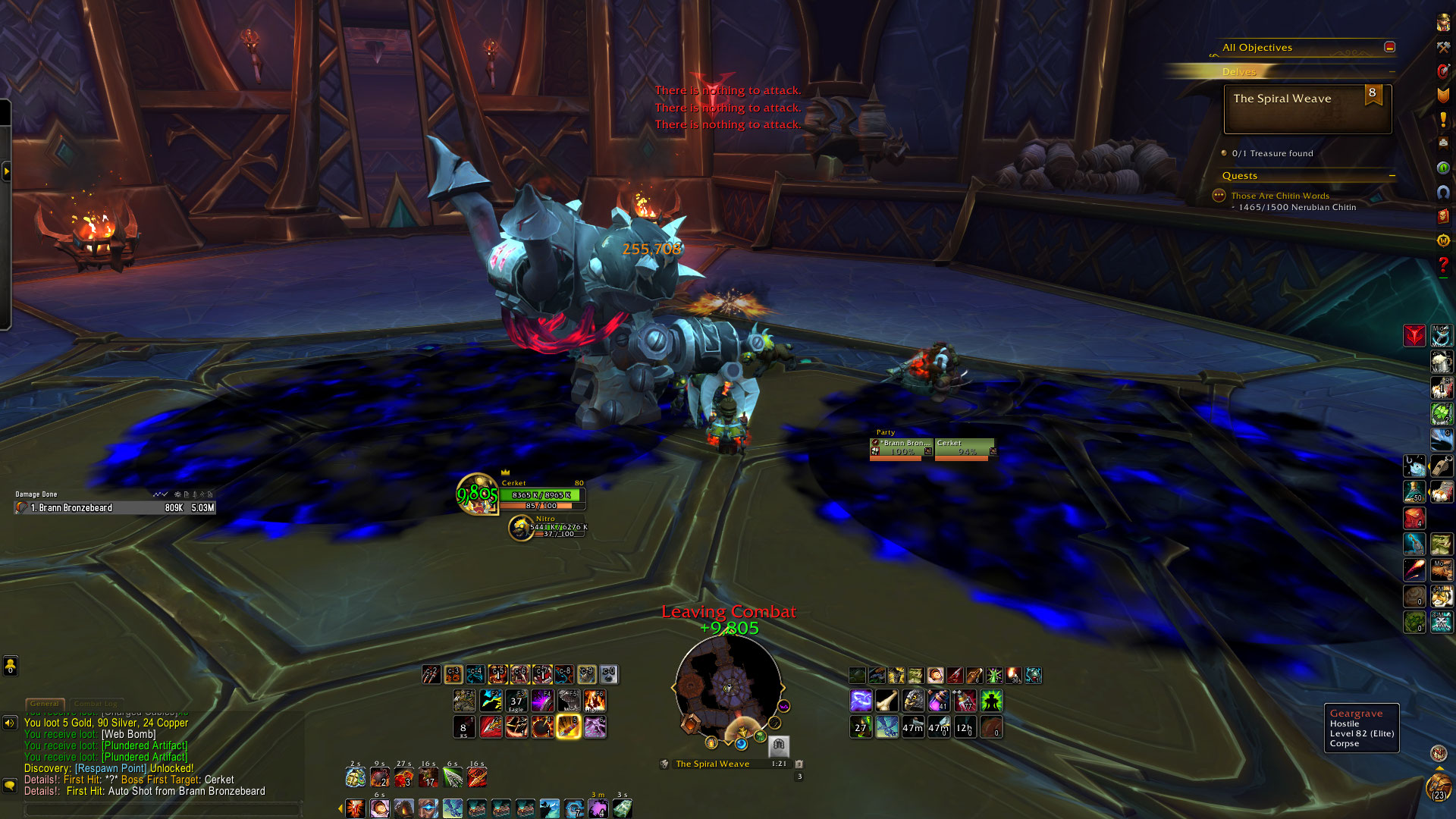
Task: Click the yellow exclamation quest log icon
Action: click(x=1443, y=119)
